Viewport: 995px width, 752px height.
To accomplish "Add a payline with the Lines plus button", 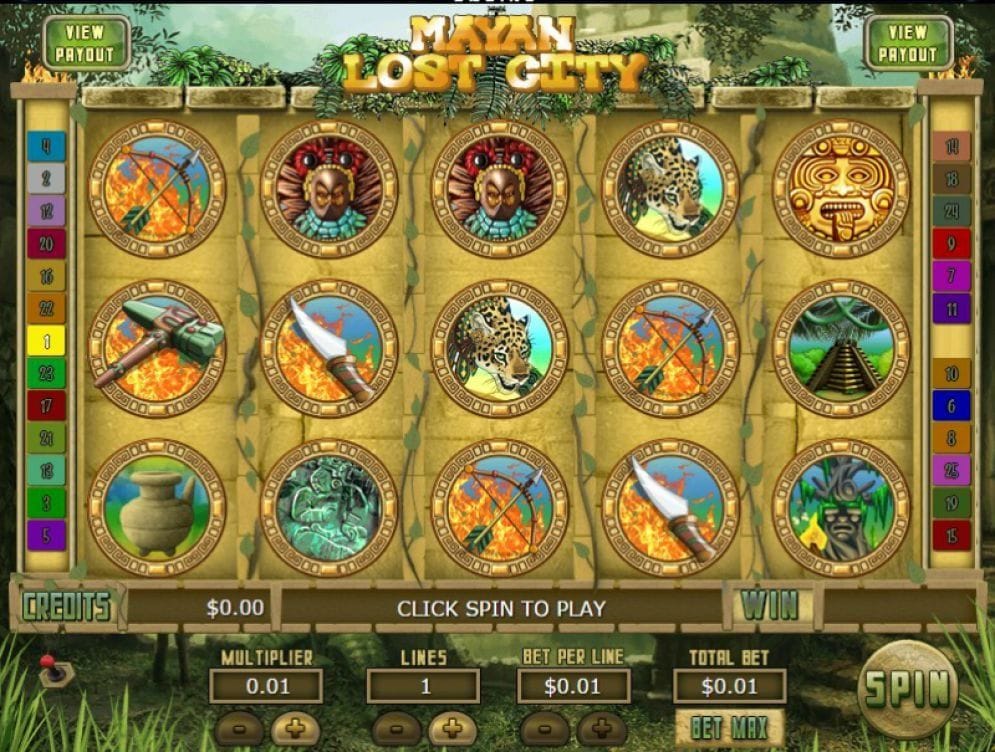I will click(x=451, y=727).
